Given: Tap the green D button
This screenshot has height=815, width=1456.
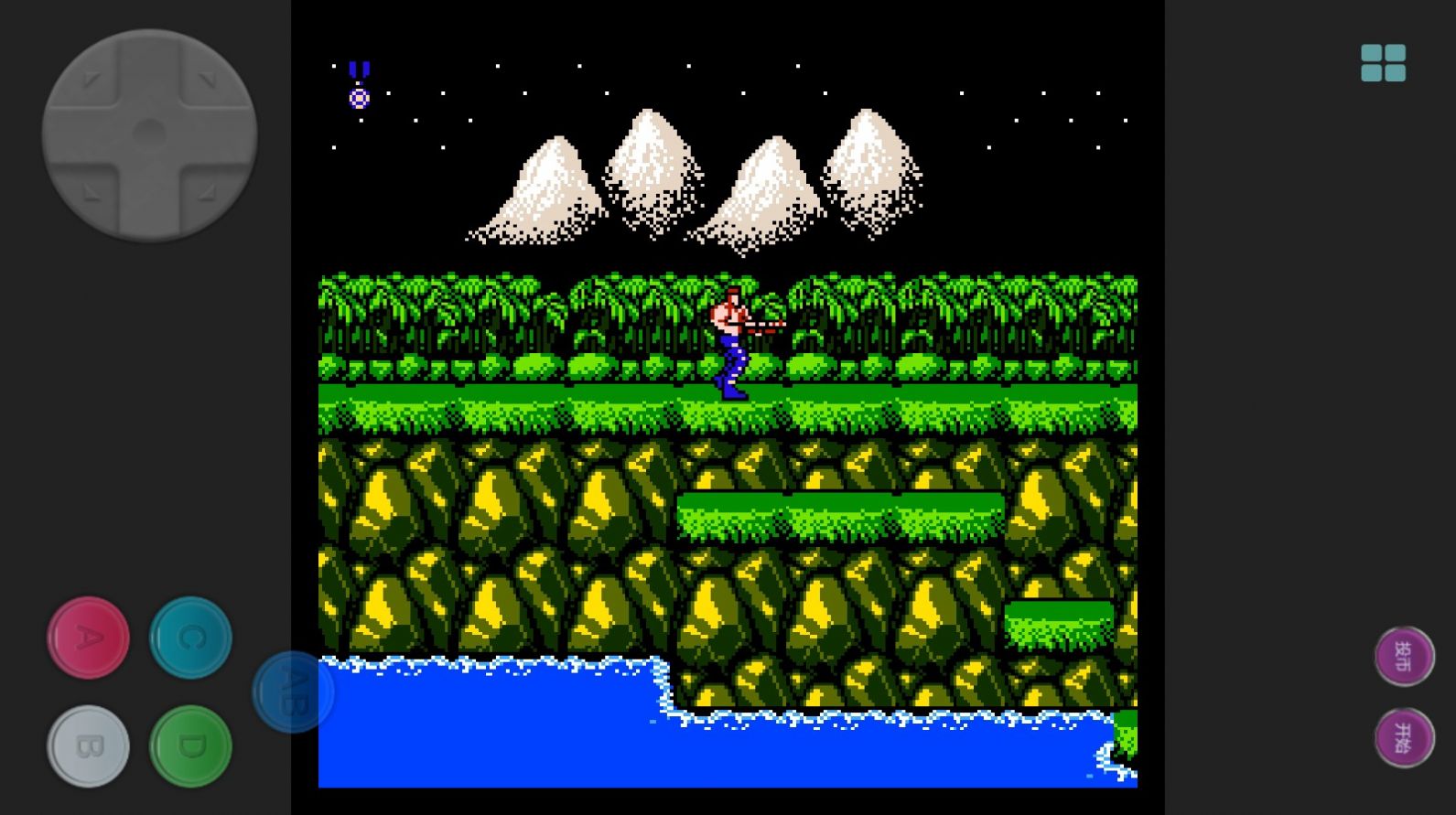Looking at the screenshot, I should [190, 745].
